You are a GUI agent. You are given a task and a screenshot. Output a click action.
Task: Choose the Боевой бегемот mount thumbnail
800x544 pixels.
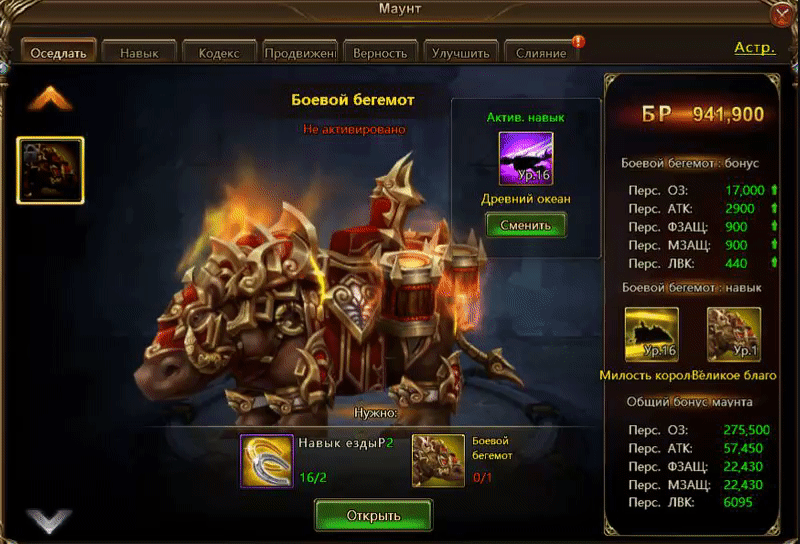[50, 171]
